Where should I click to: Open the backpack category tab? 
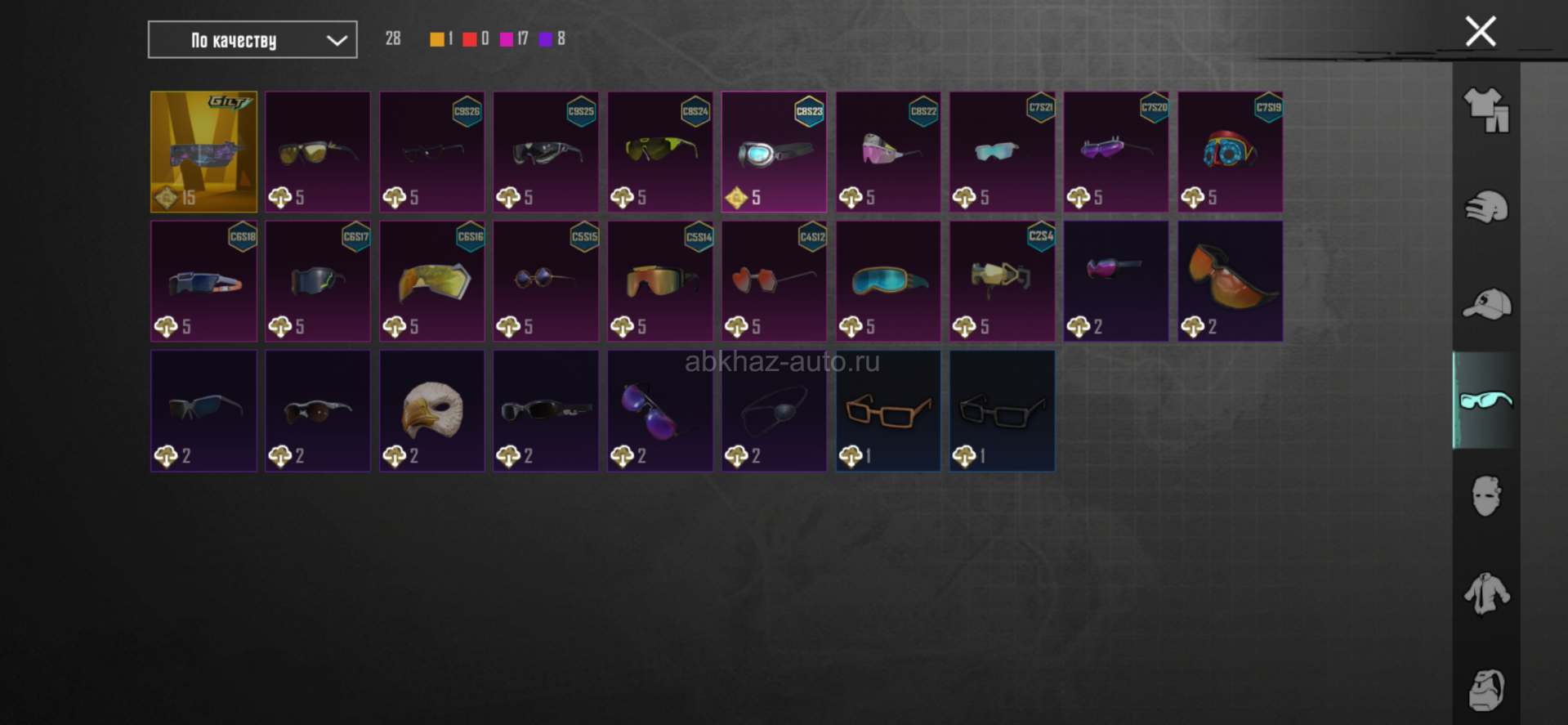(x=1485, y=689)
